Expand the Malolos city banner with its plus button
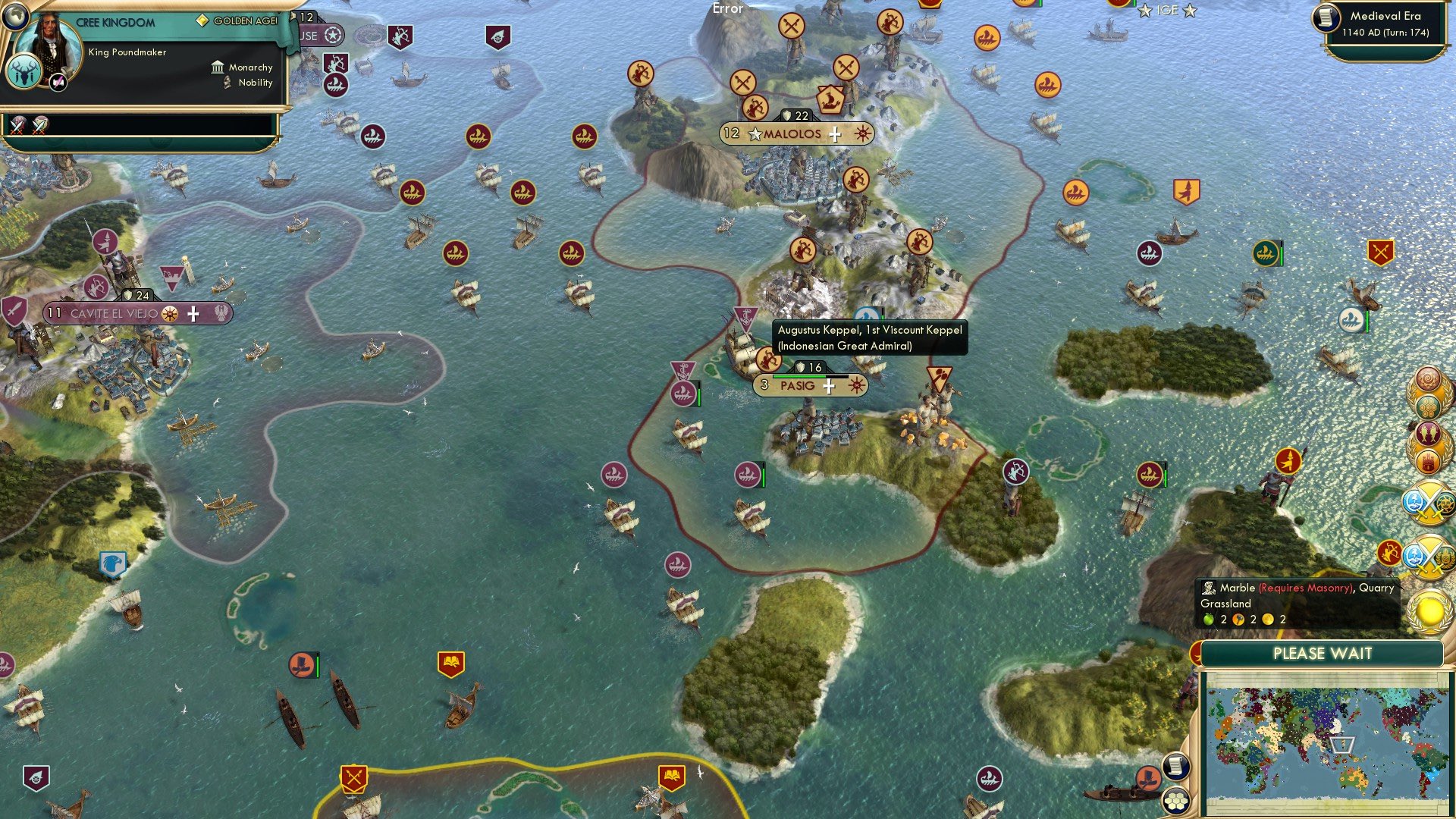The width and height of the screenshot is (1456, 819). 834,133
